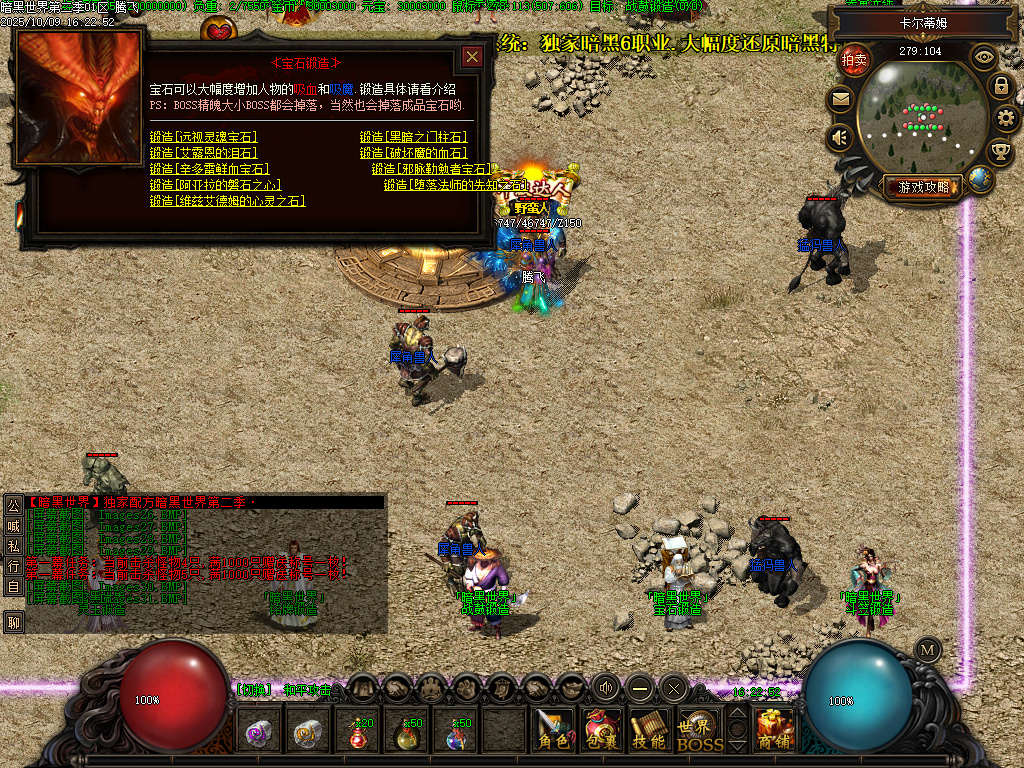Image resolution: width=1024 pixels, height=768 pixels.
Task: Select 锻造[艾露恩的泪石] option
Action: pyautogui.click(x=203, y=153)
